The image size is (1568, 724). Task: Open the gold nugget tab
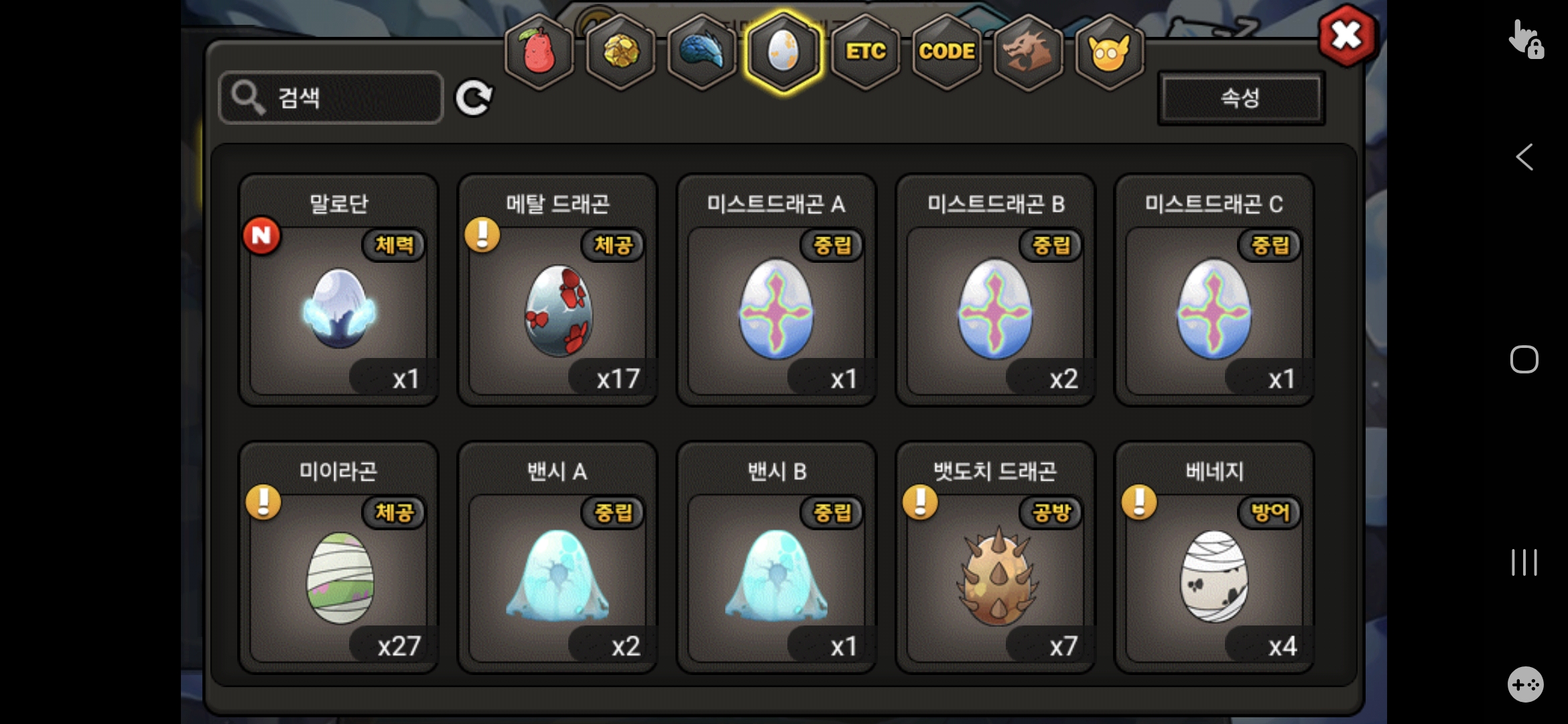pyautogui.click(x=620, y=52)
